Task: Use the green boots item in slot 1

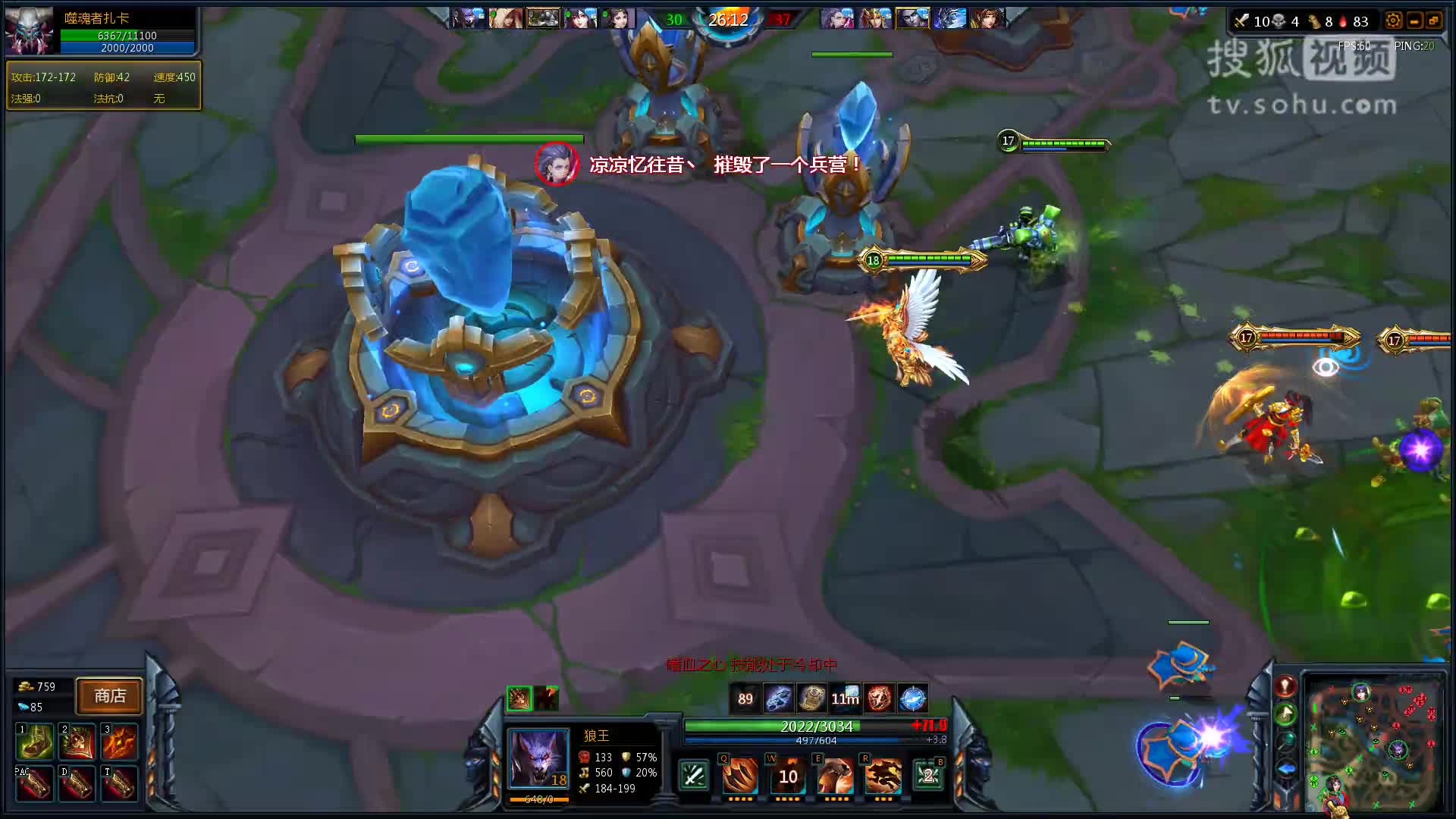Action: (34, 741)
